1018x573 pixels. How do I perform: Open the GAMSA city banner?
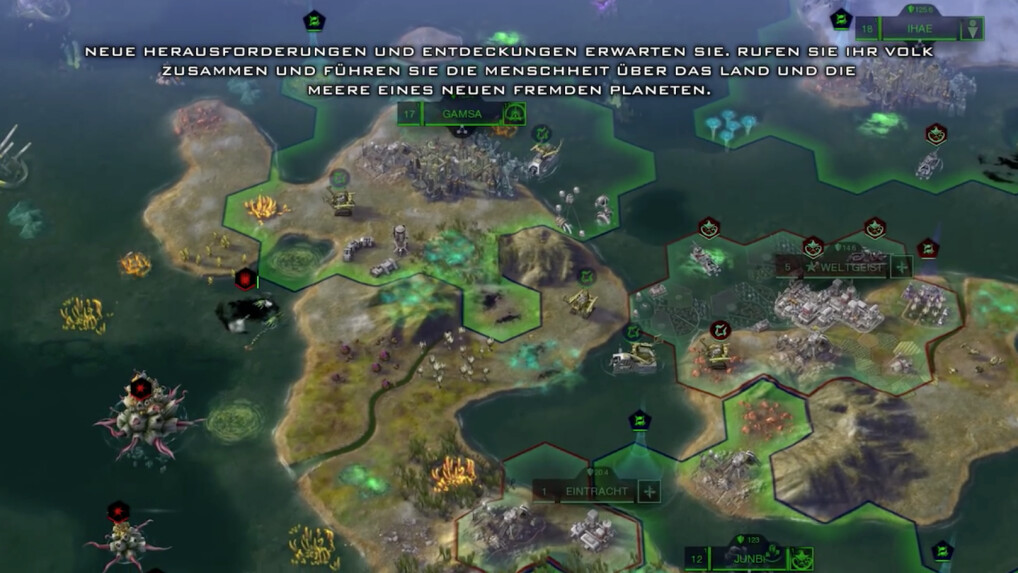point(462,114)
